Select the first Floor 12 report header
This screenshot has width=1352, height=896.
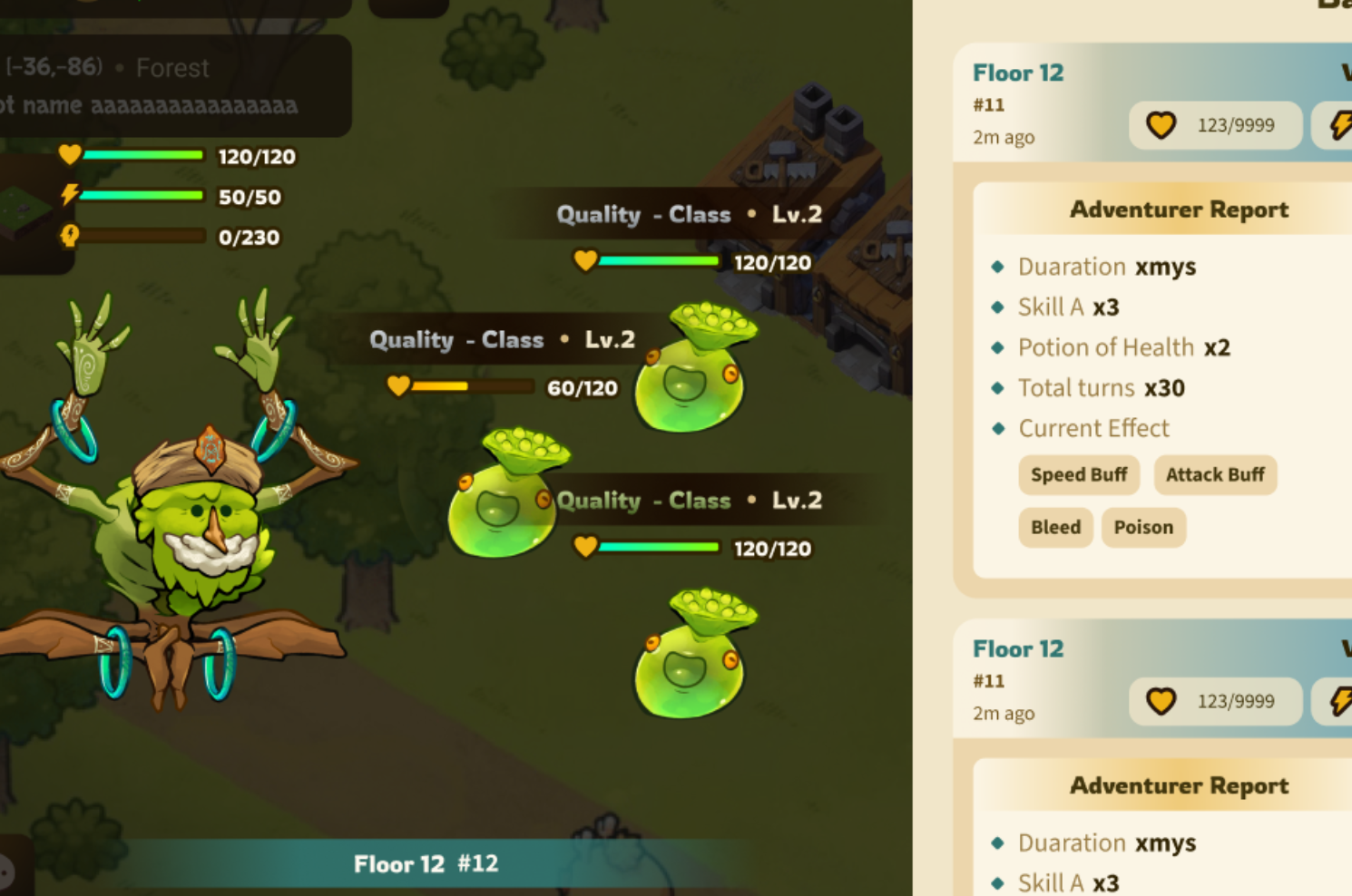pos(1017,73)
